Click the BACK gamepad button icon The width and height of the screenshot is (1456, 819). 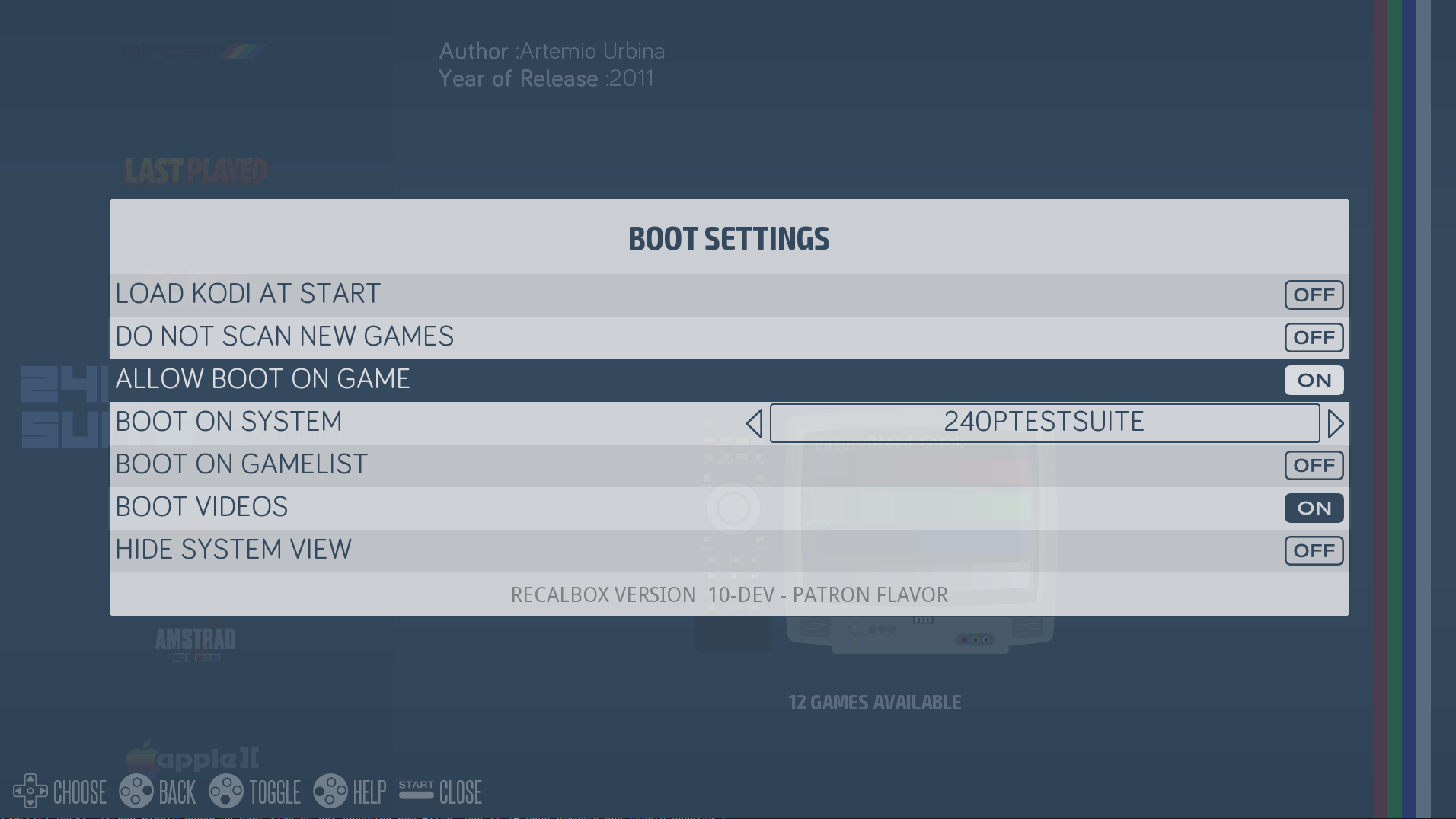coord(137,792)
